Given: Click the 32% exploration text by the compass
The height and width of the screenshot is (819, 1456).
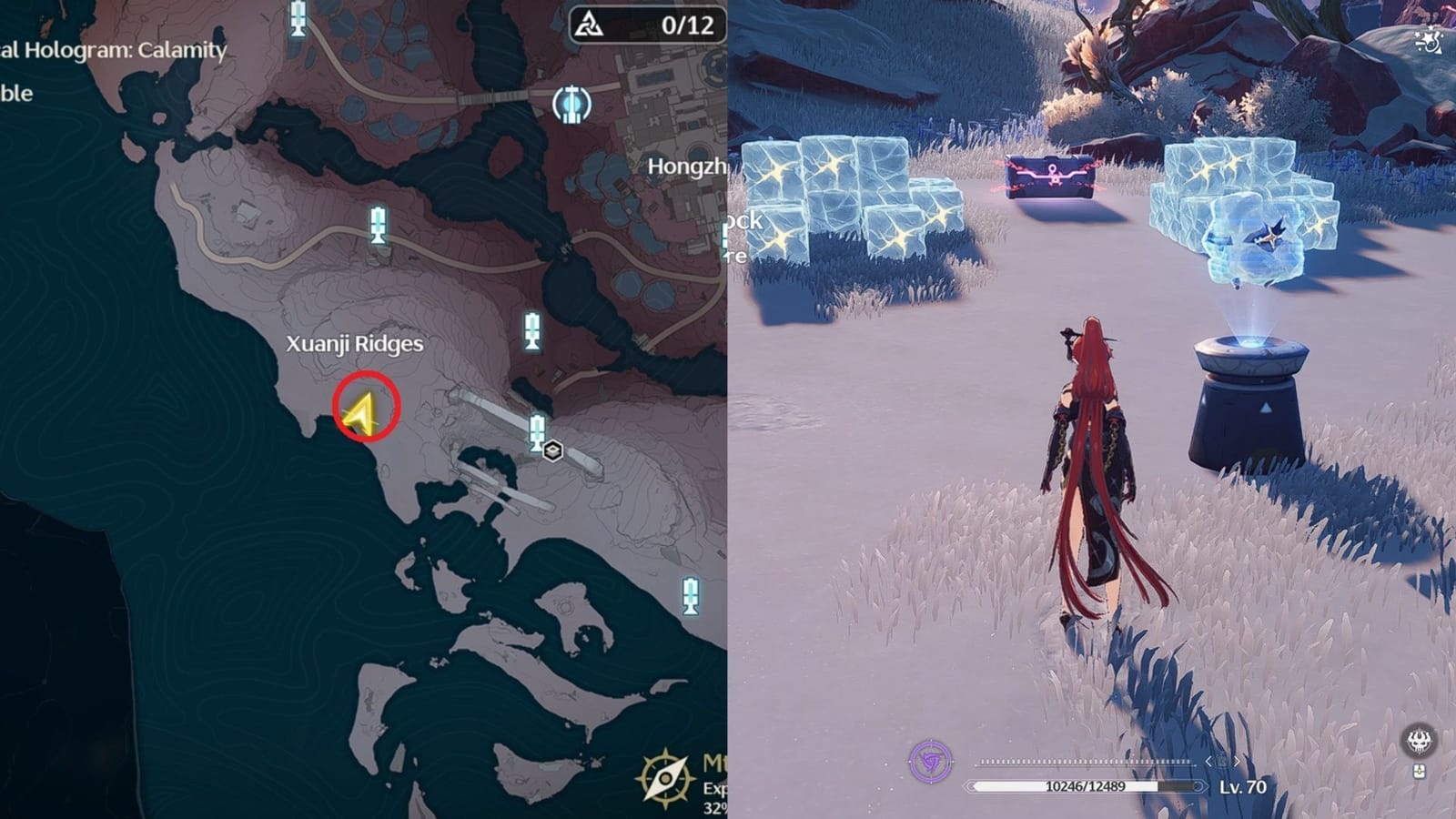Looking at the screenshot, I should (x=716, y=808).
